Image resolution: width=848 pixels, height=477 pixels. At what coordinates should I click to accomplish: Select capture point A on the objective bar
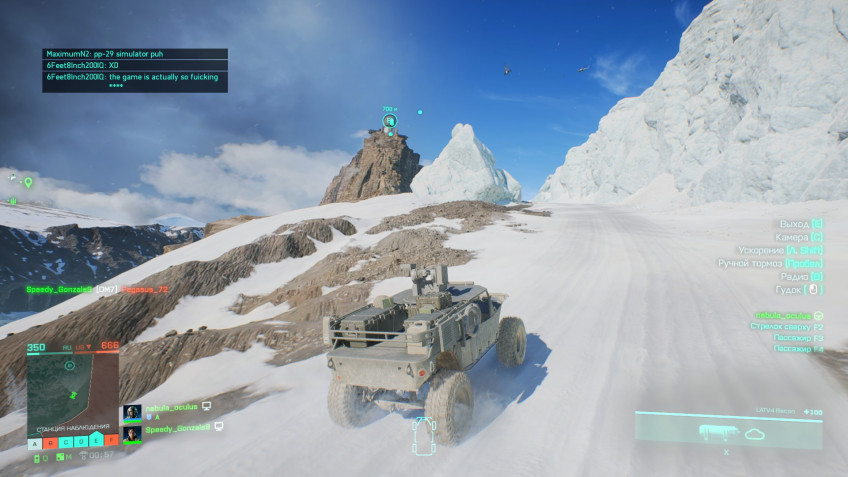35,441
